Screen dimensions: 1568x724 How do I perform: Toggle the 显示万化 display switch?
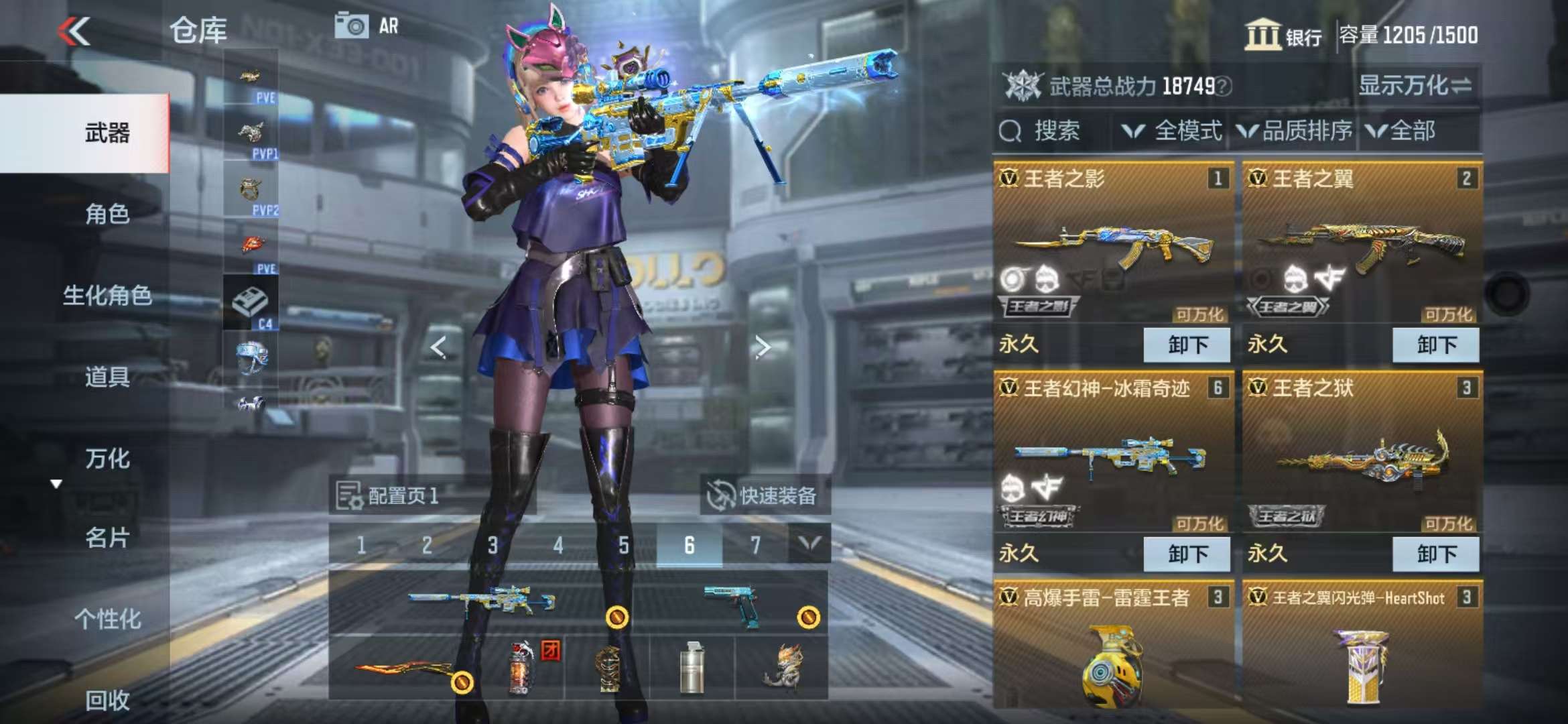tap(1414, 86)
